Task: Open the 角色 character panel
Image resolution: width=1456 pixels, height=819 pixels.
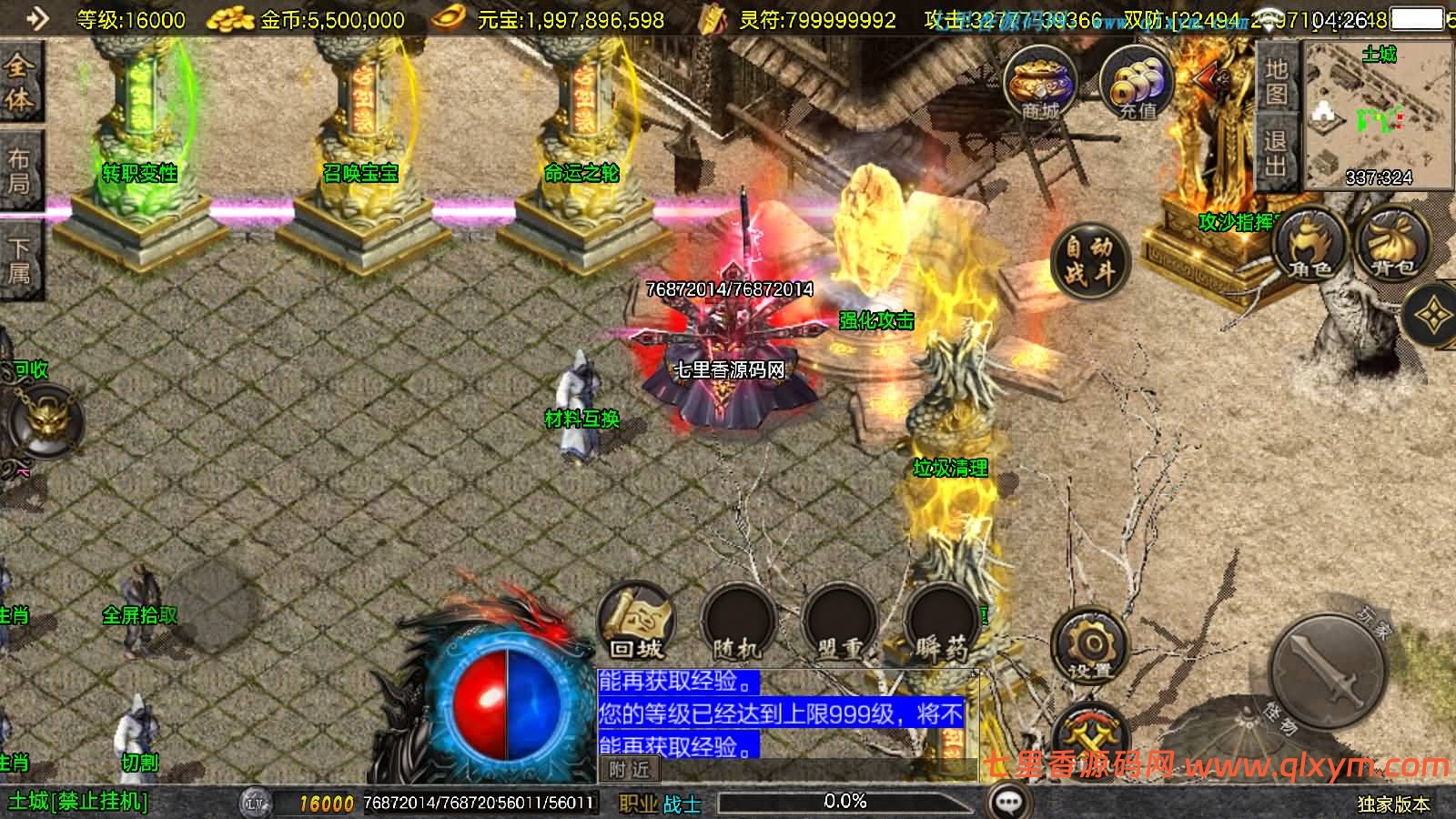Action: (1309, 243)
